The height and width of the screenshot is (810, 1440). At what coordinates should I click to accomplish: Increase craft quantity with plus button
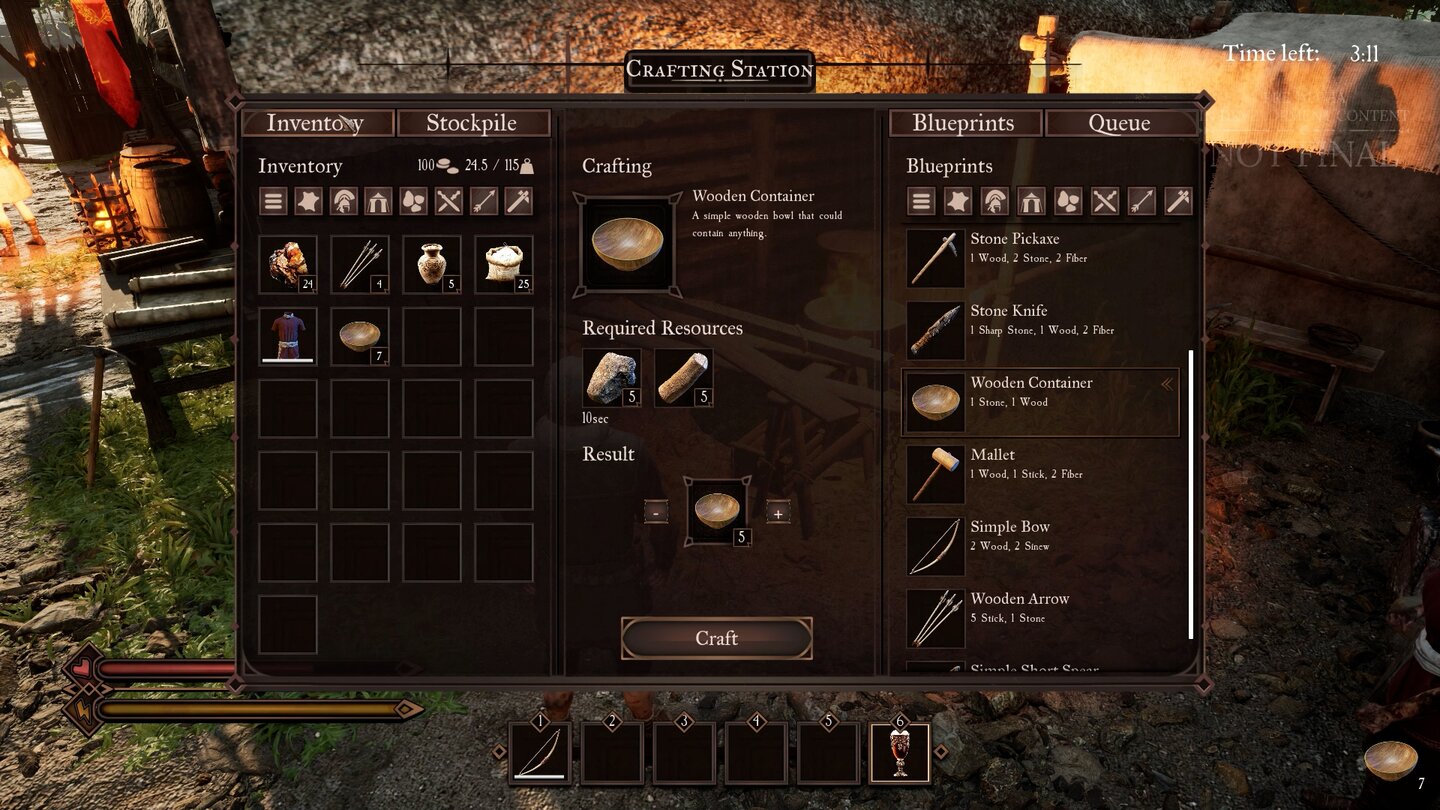[x=777, y=513]
